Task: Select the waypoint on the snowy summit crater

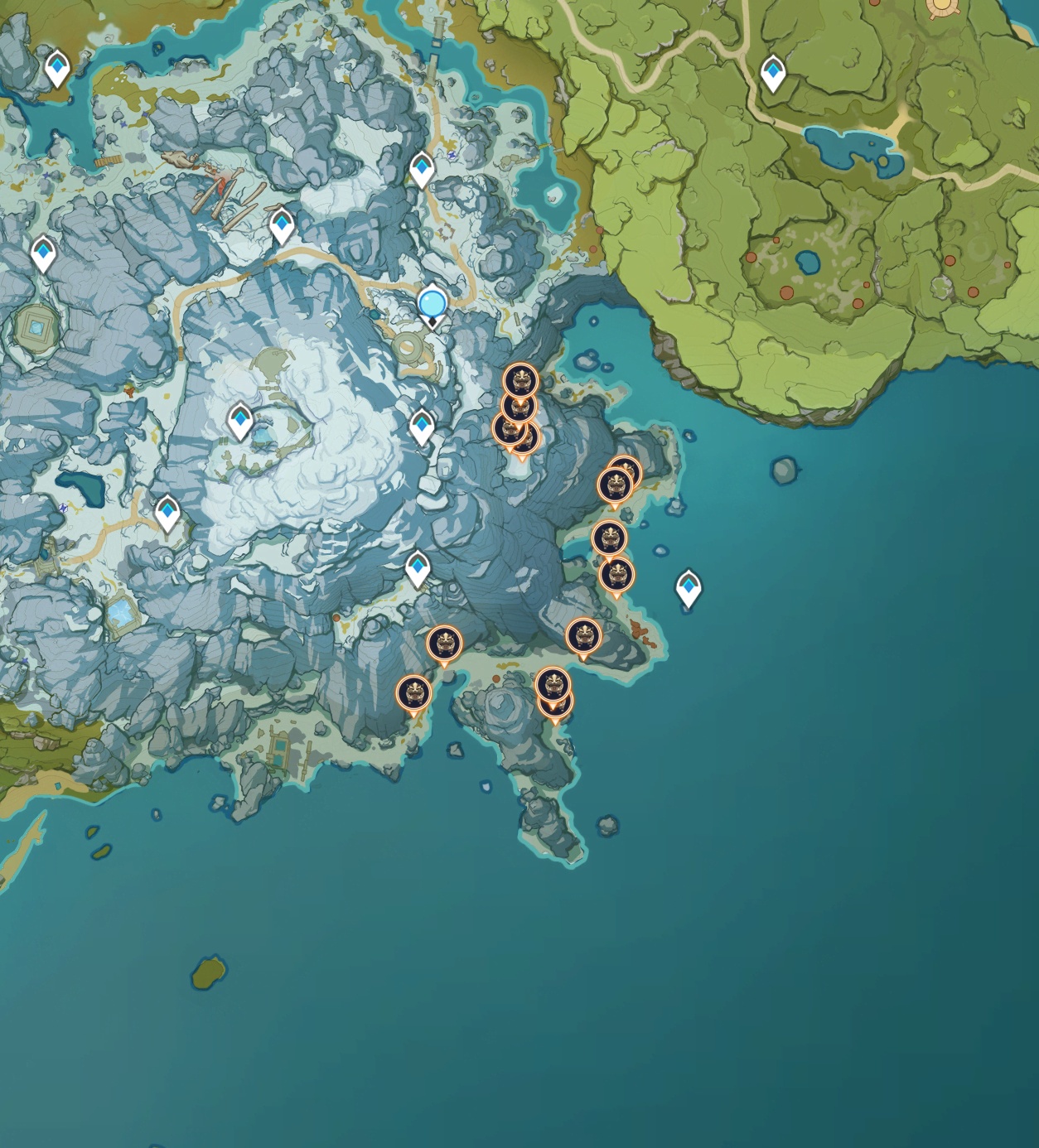Action: [240, 421]
